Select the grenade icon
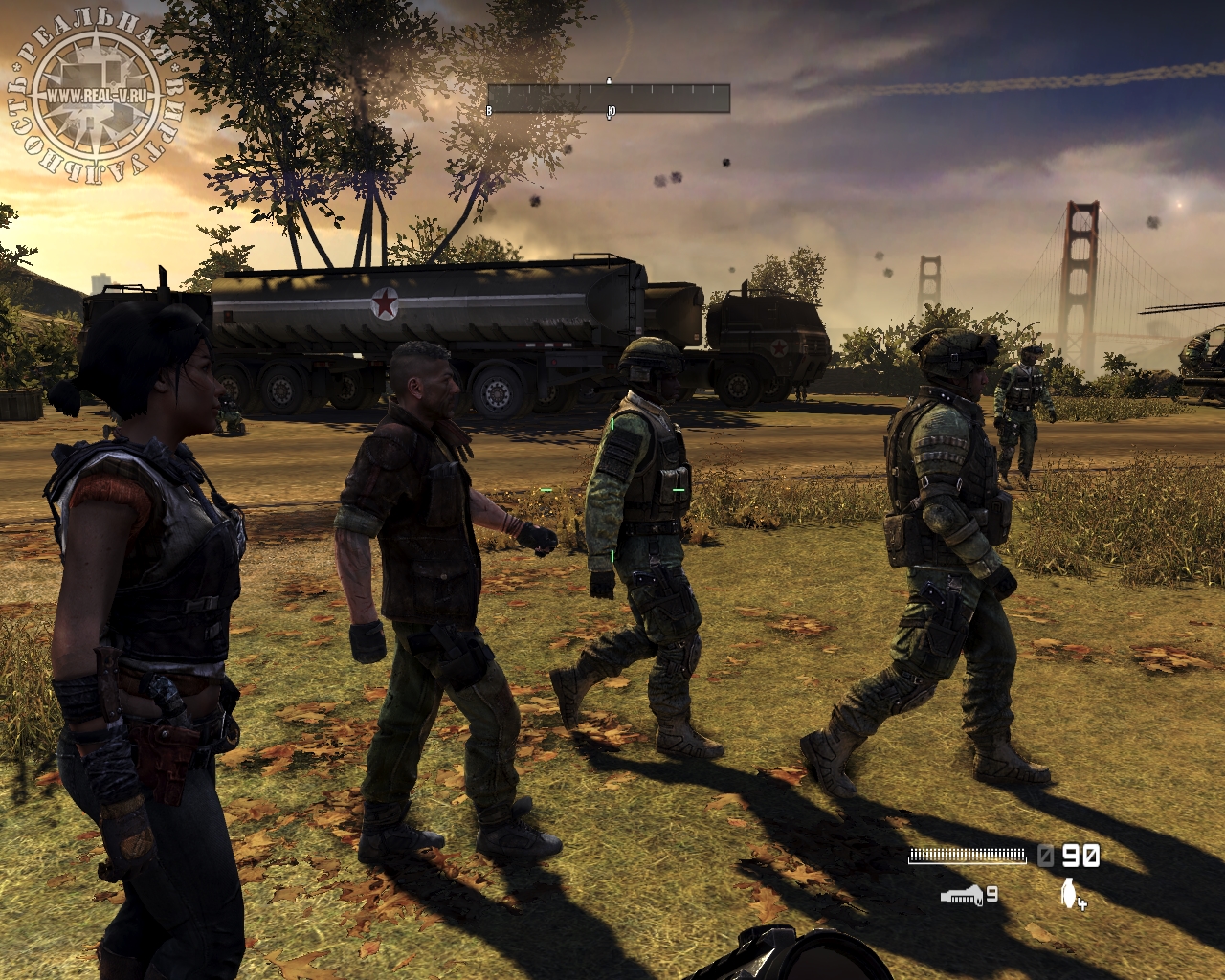 click(1069, 894)
